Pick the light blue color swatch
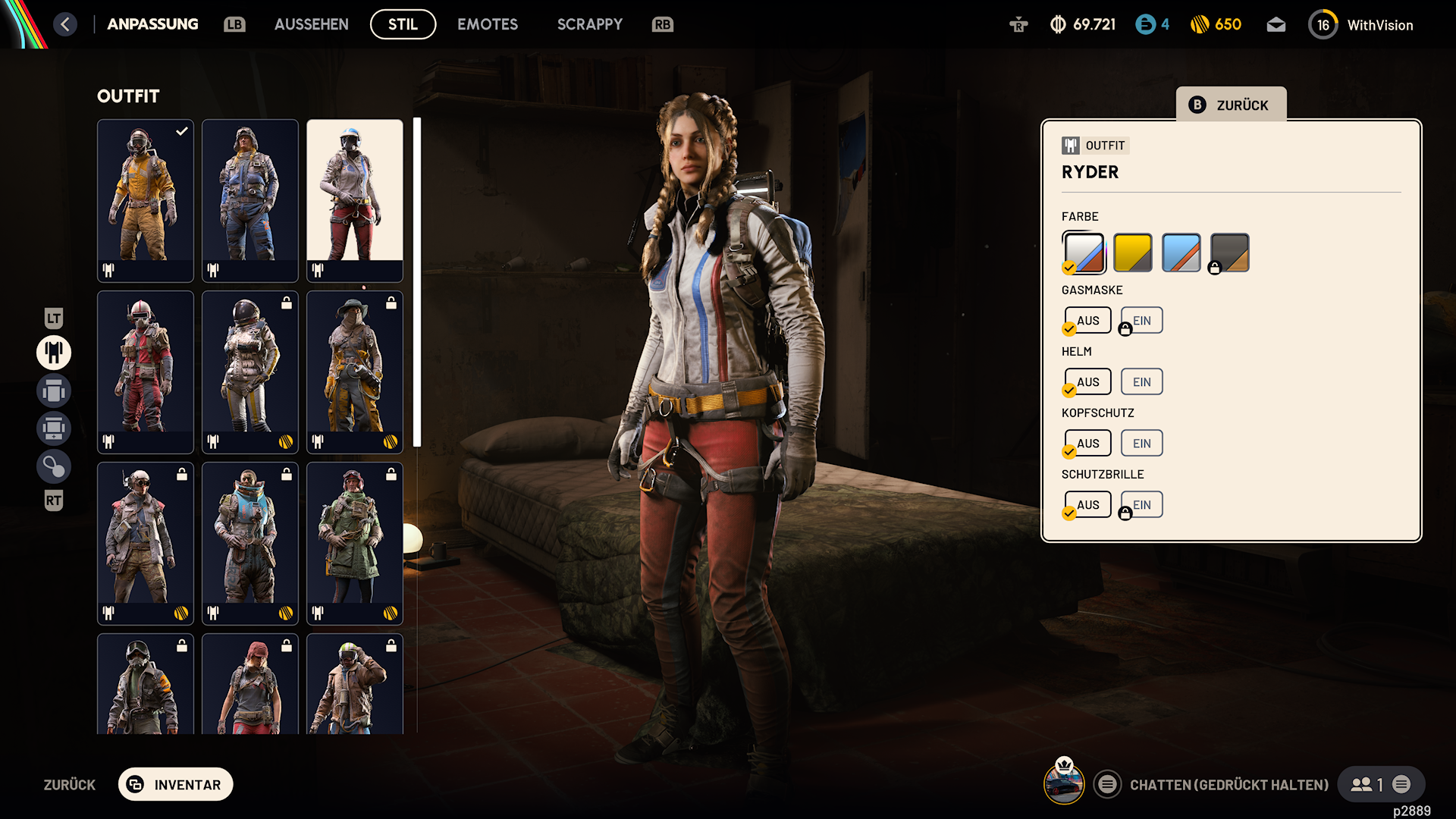 pos(1181,253)
